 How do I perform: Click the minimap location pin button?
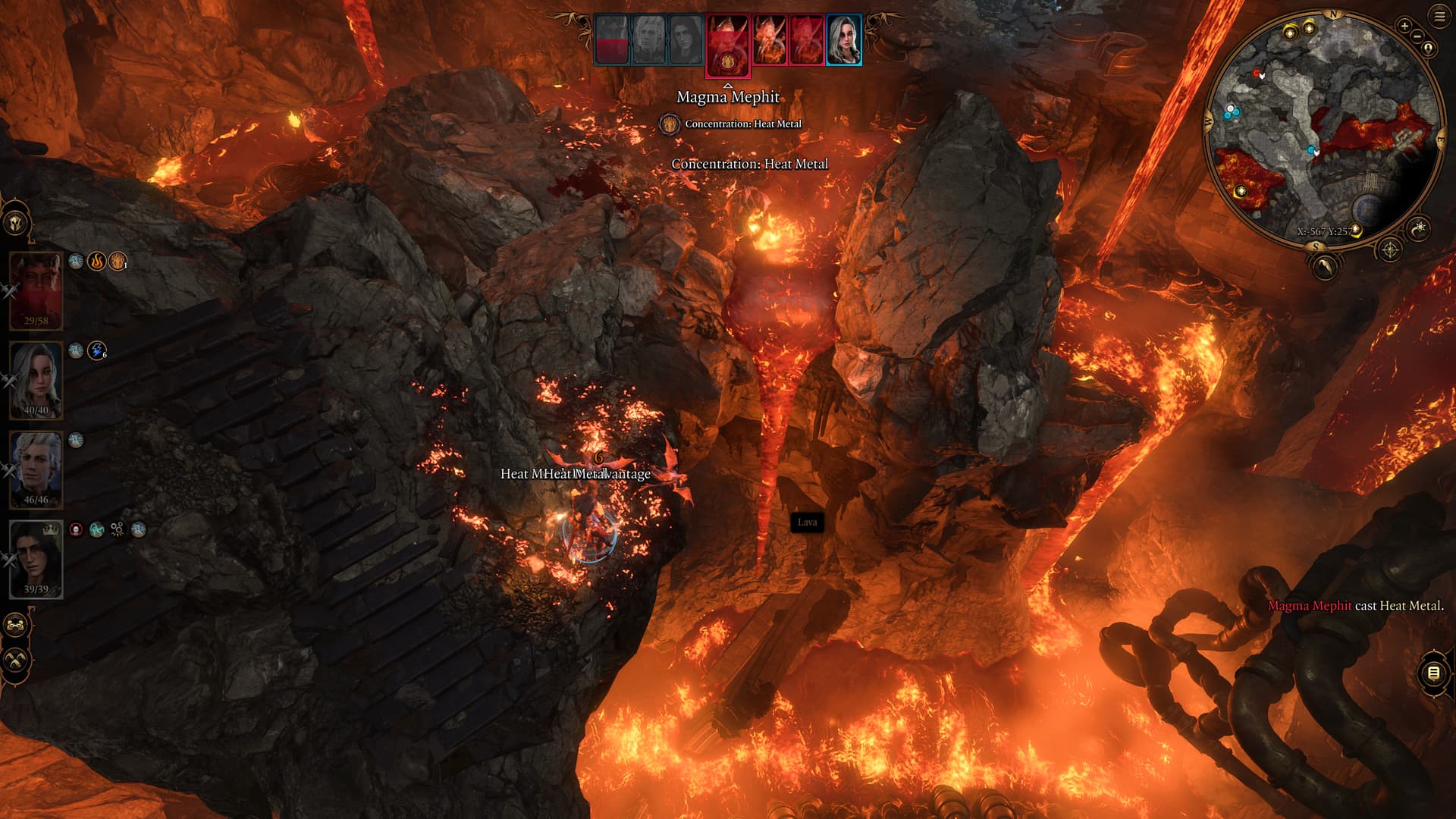[x=1429, y=49]
